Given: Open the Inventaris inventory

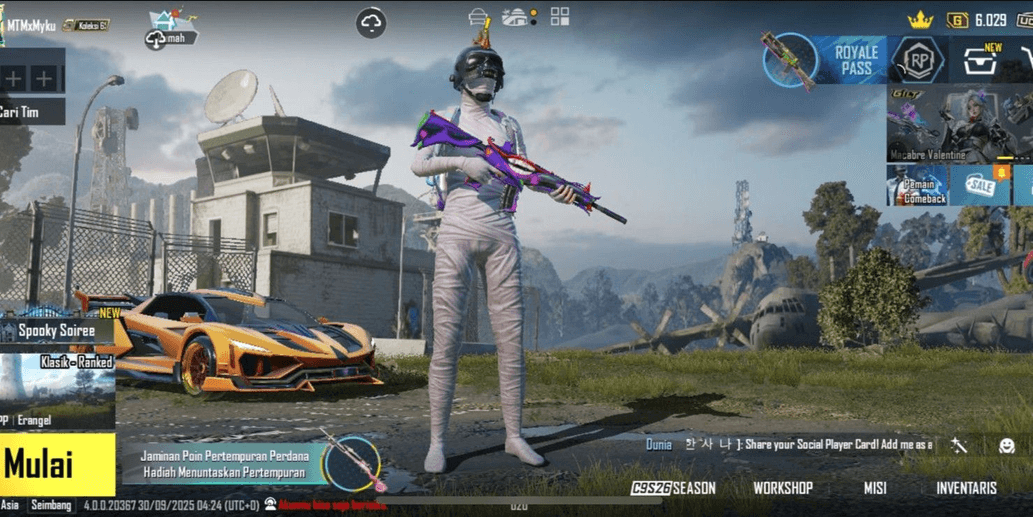Looking at the screenshot, I should pos(966,488).
